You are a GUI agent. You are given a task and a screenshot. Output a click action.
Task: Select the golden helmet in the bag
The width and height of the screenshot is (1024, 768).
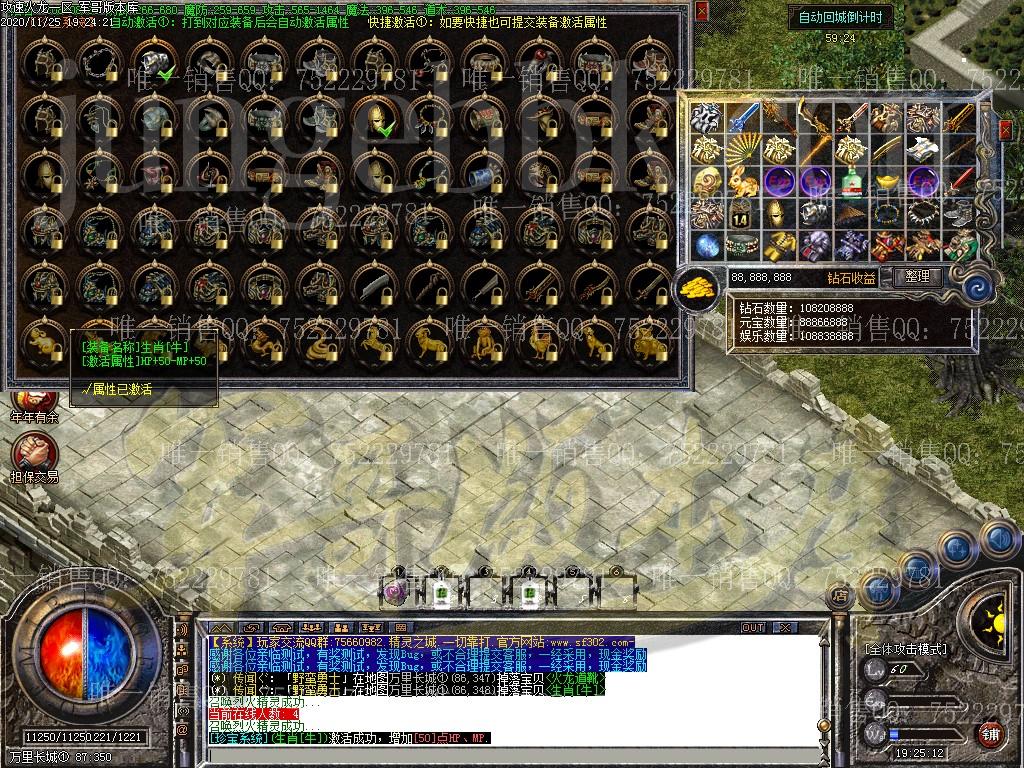pos(778,214)
